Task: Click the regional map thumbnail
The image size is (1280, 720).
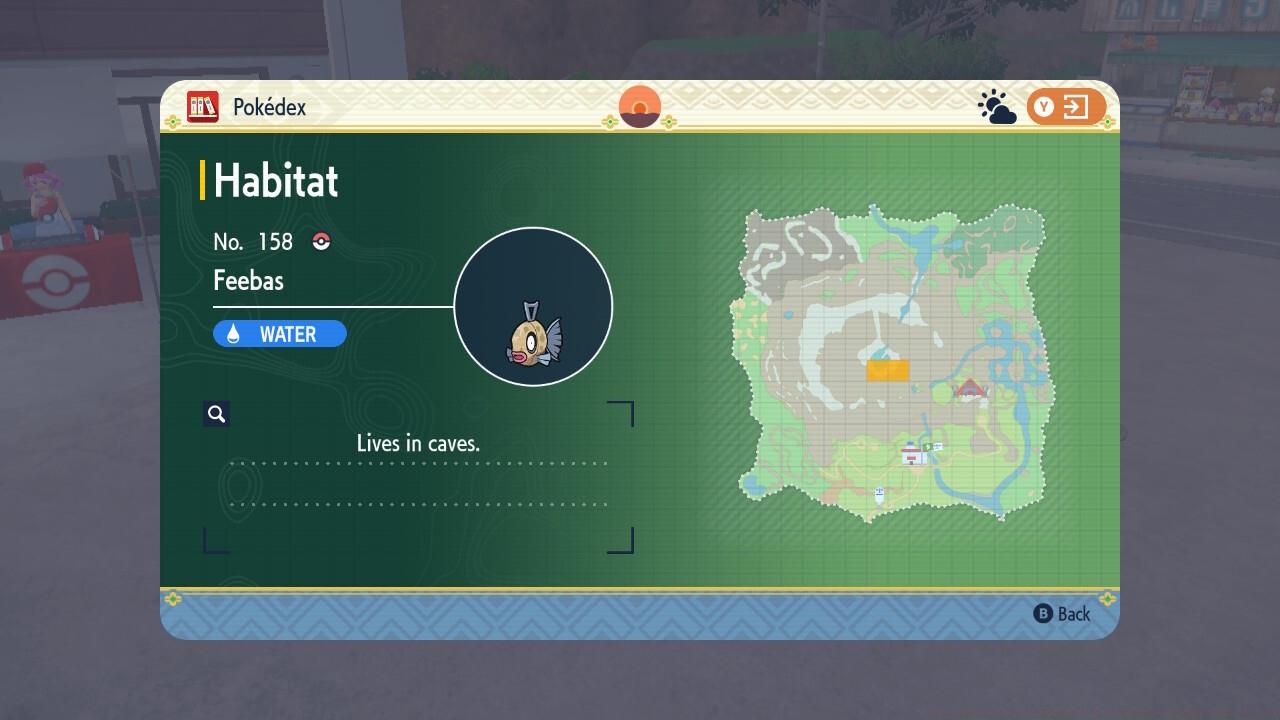Action: click(893, 360)
